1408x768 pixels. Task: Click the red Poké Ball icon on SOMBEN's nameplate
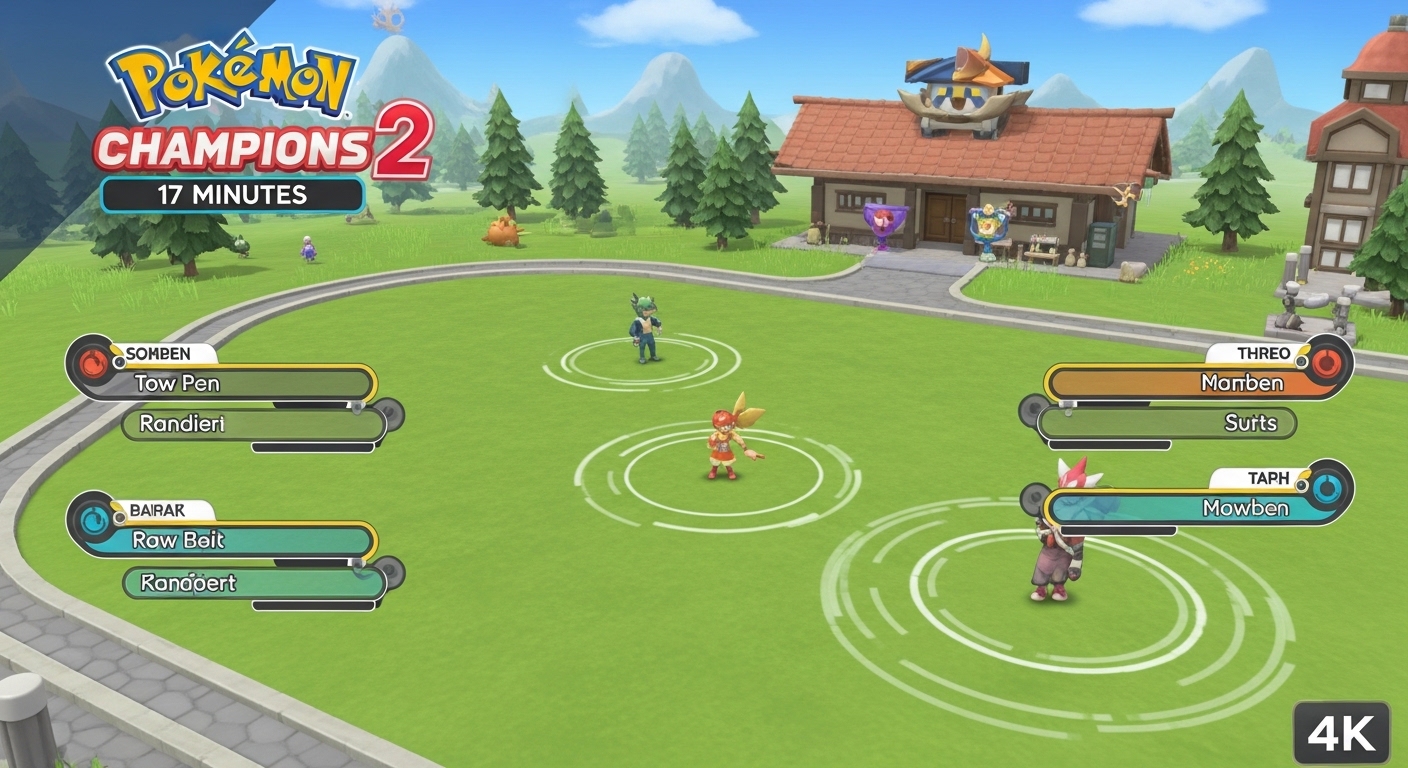(92, 361)
